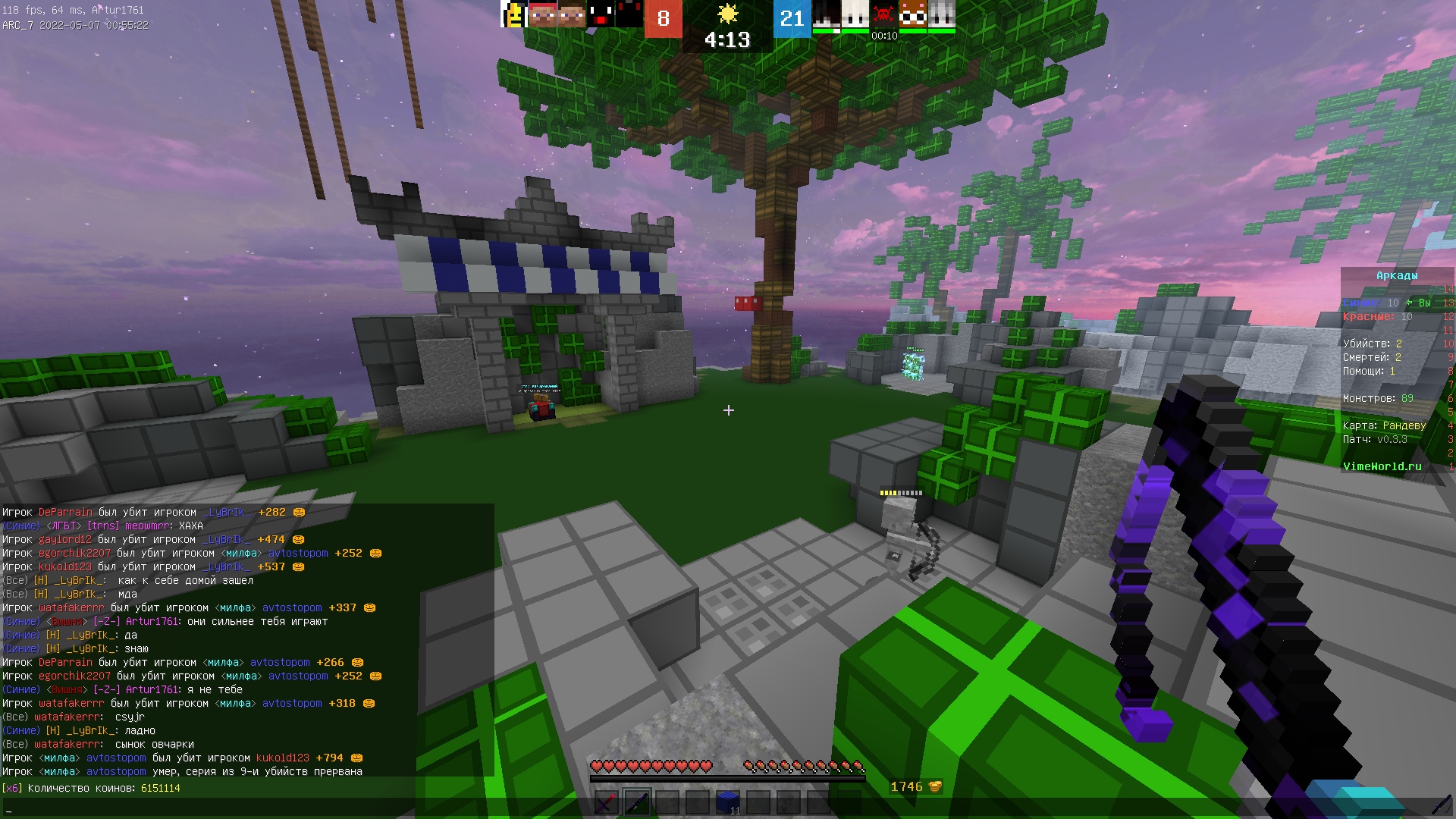Click the experience bar above hotbar
1456x819 pixels.
(728, 780)
